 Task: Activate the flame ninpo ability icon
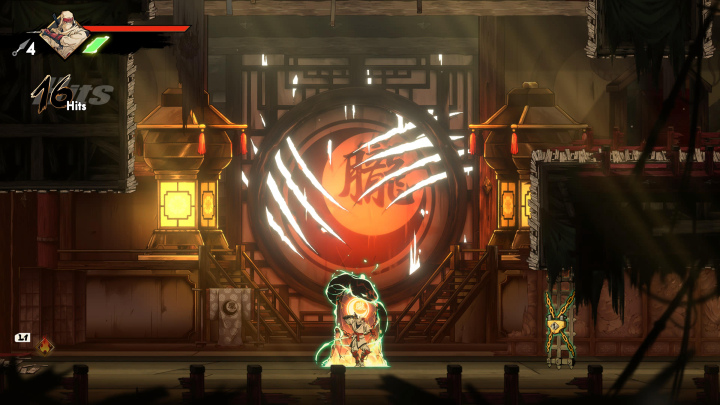tap(46, 346)
